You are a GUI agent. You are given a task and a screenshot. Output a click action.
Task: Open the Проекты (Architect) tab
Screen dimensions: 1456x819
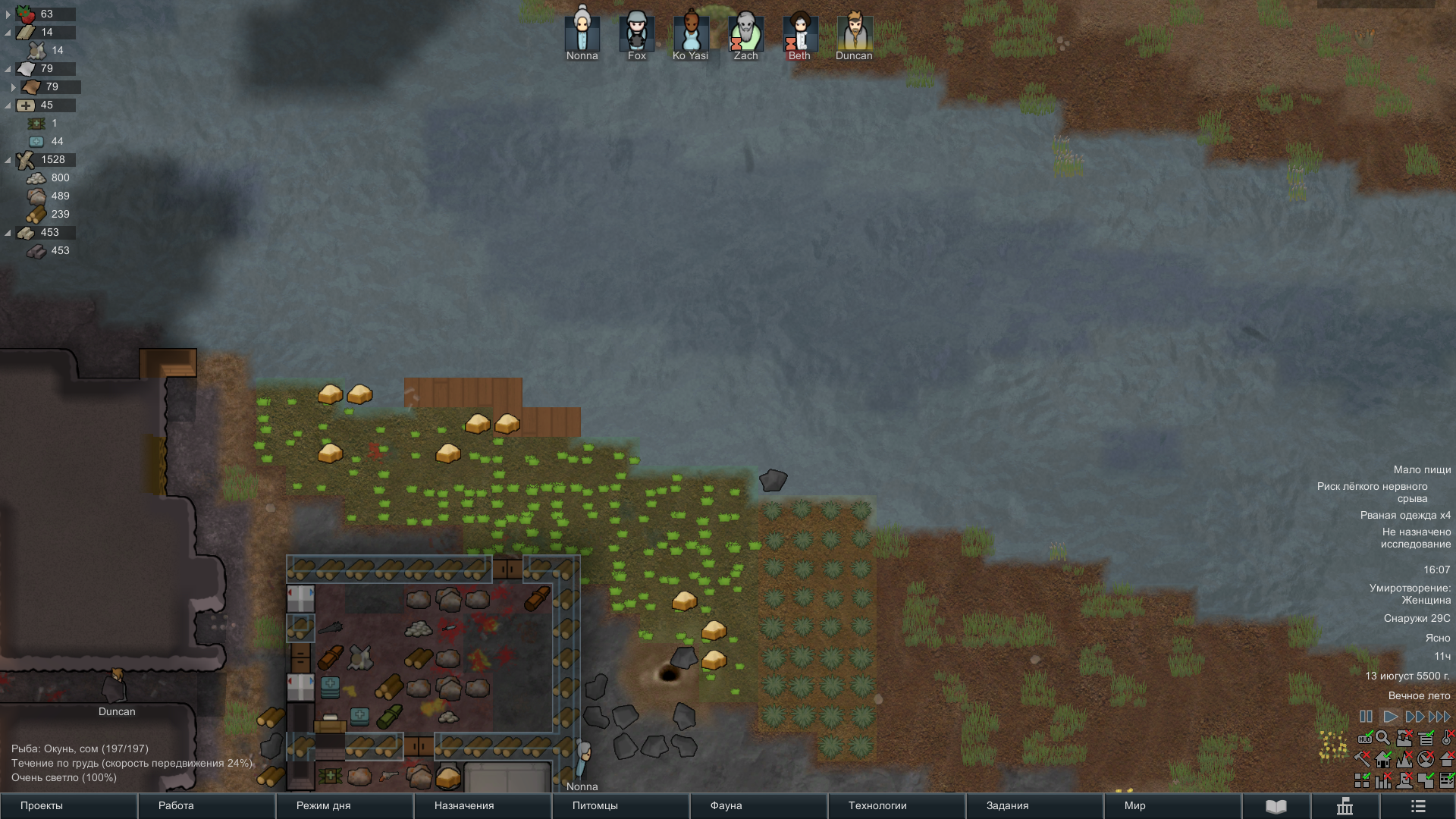click(68, 805)
